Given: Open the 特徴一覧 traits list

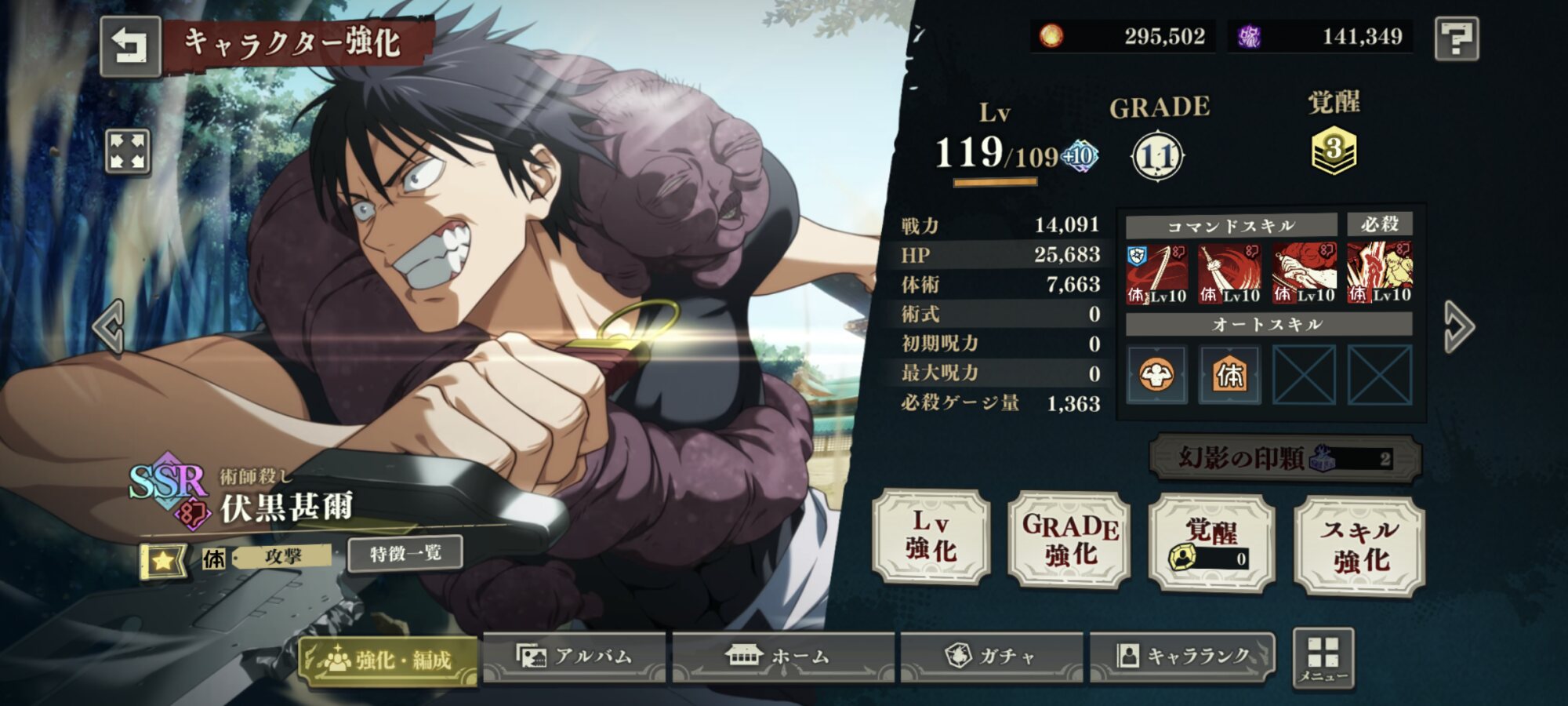Looking at the screenshot, I should 405,554.
